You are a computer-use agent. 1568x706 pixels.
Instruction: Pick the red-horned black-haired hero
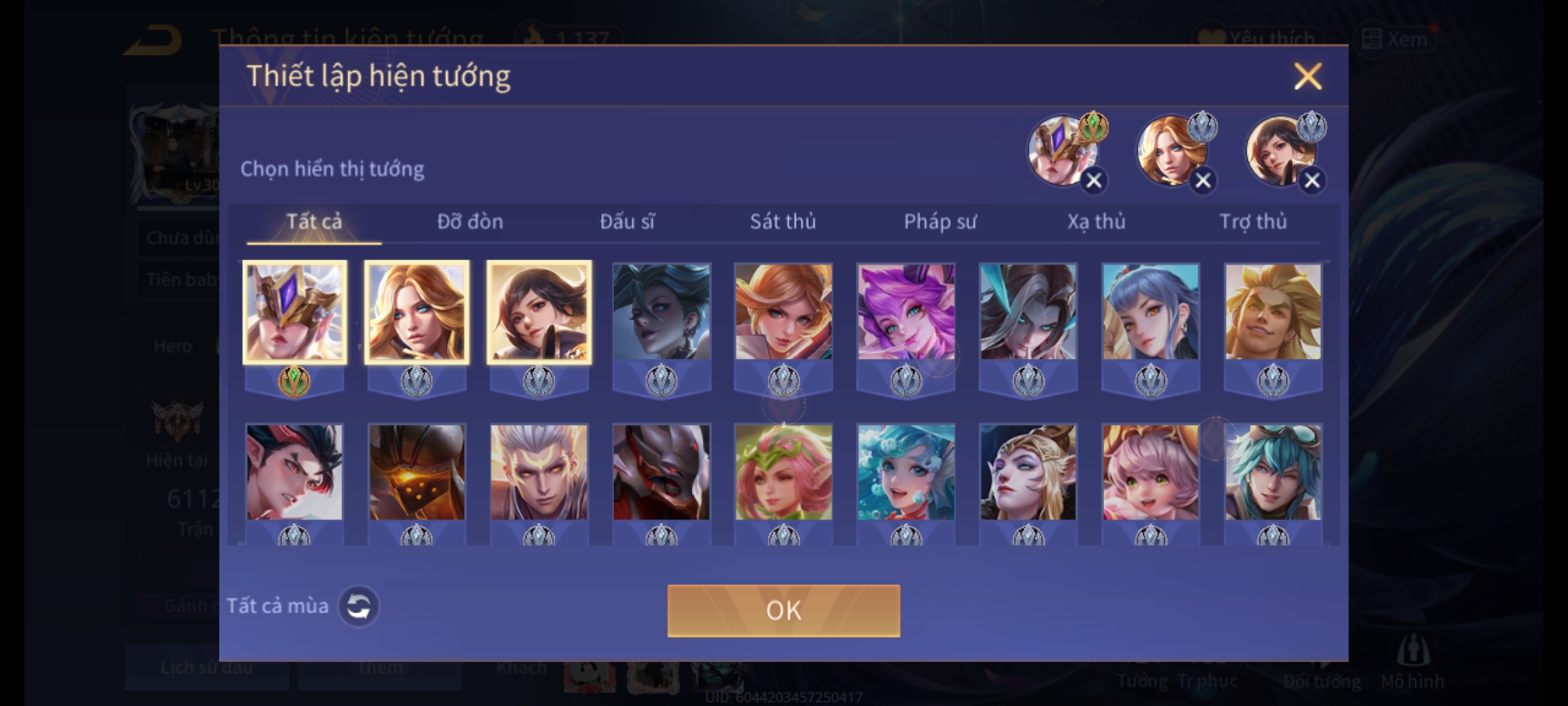click(295, 472)
